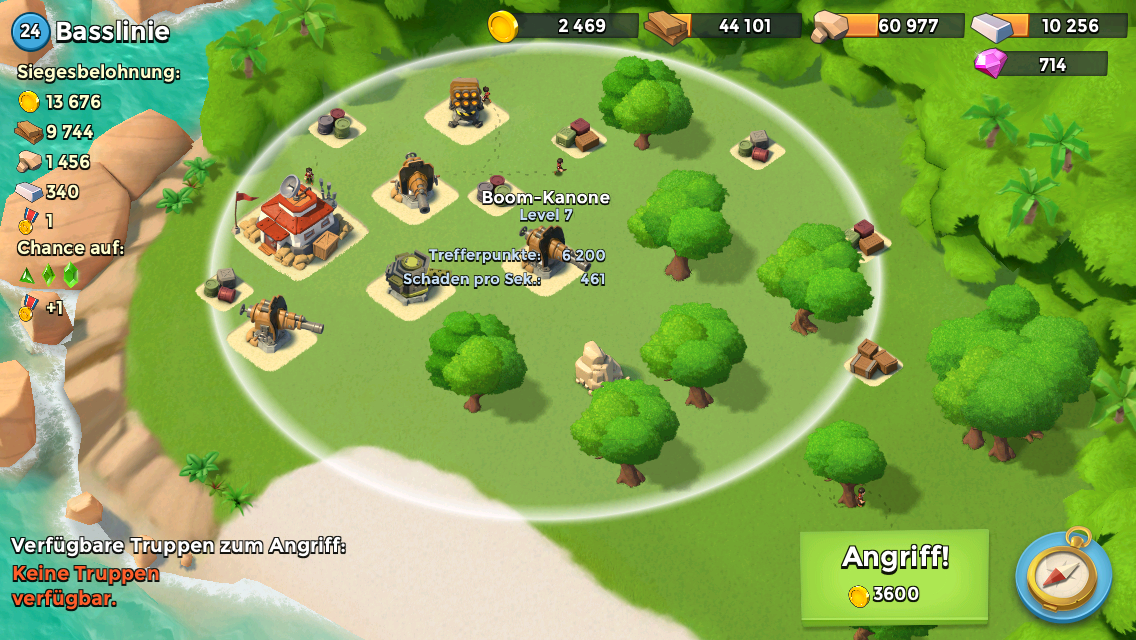This screenshot has width=1136, height=640.
Task: Tap the level 24 player badge
Action: point(31,31)
